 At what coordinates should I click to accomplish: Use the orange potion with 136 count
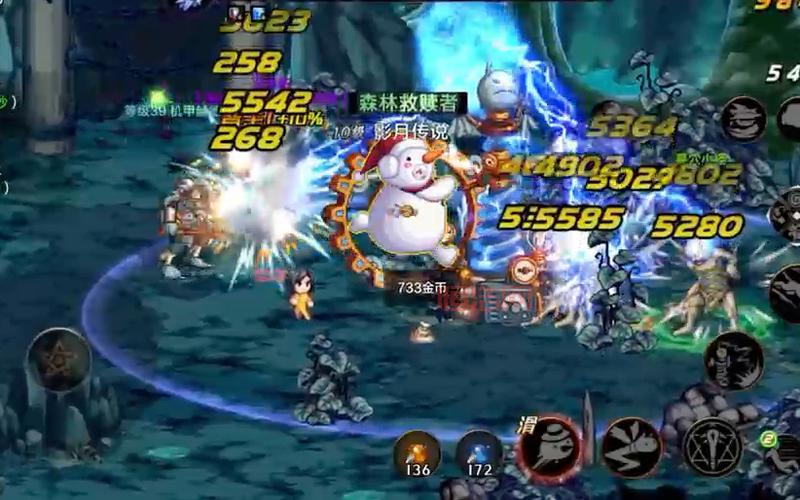click(x=417, y=454)
